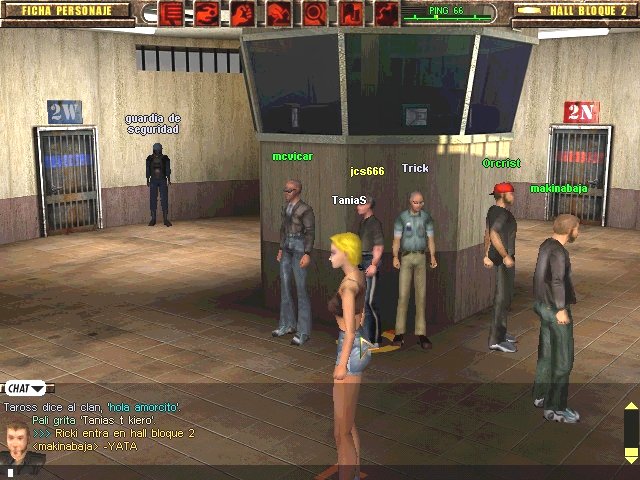Open the Chat dropdown
This screenshot has width=640, height=480.
click(27, 387)
